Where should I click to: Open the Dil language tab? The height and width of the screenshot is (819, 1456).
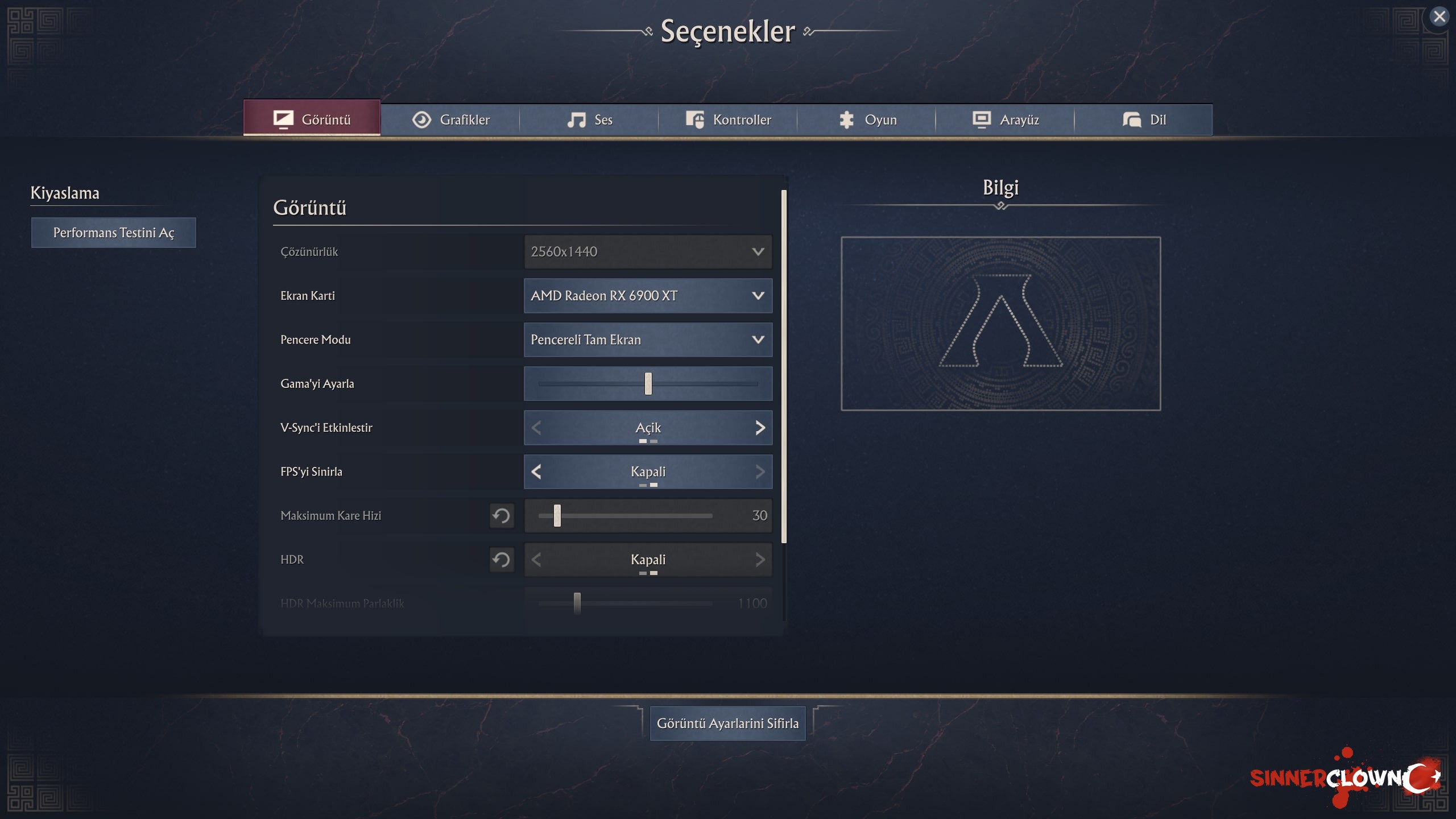[x=1144, y=120]
